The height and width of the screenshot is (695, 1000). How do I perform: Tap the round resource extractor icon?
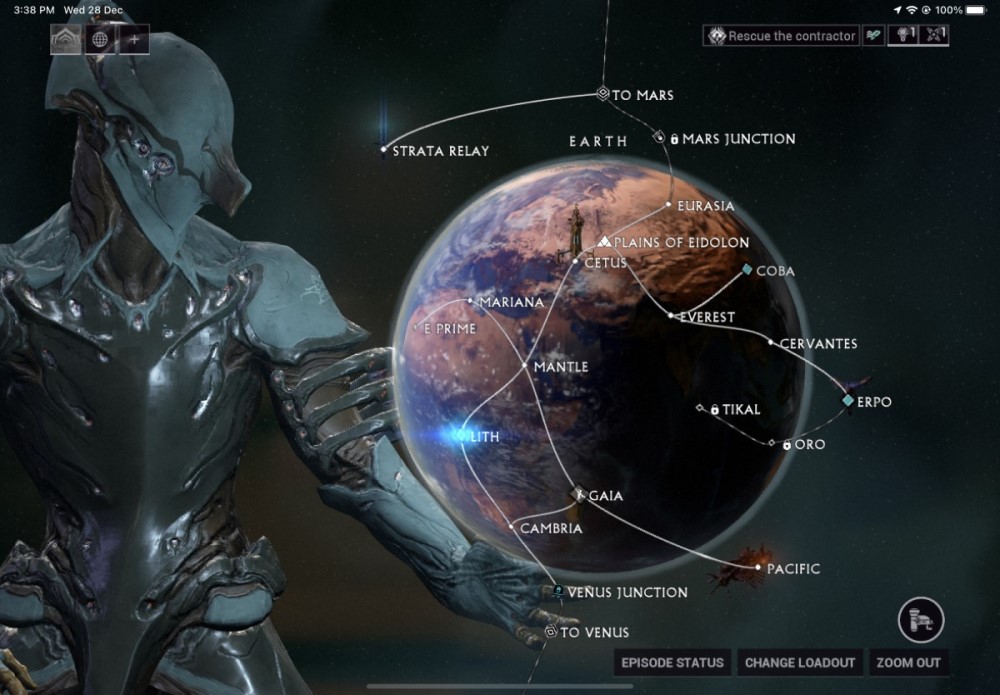click(x=920, y=619)
